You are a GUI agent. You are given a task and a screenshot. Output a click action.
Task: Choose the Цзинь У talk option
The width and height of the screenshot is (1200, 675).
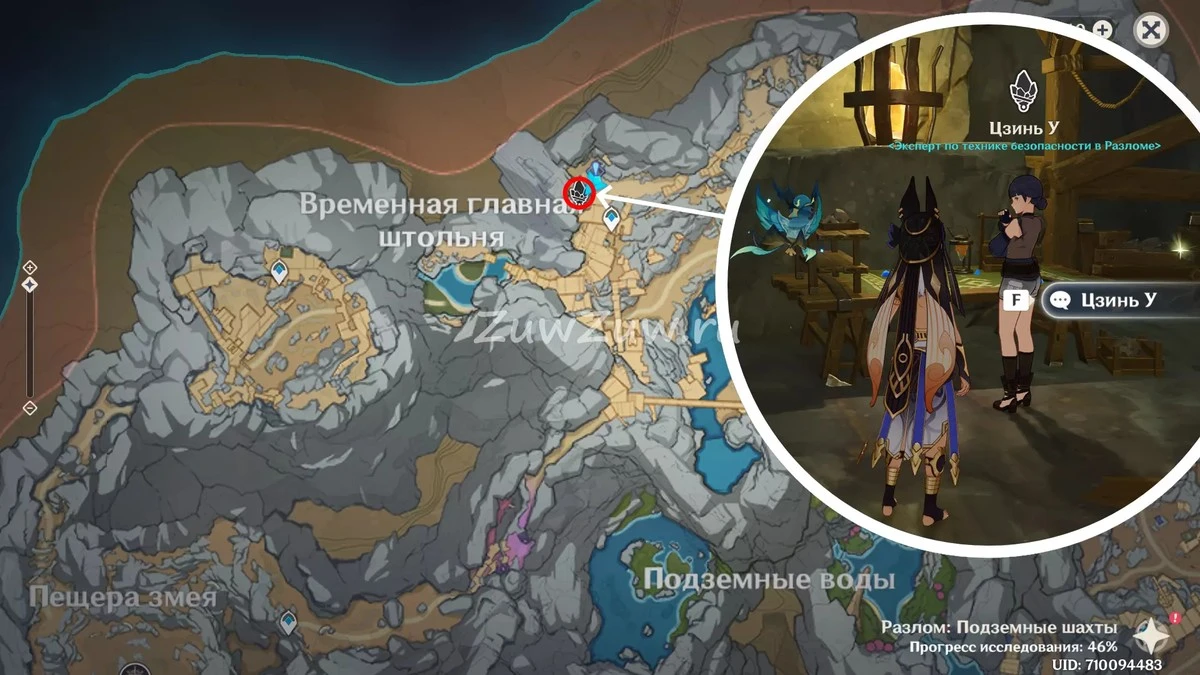(1118, 300)
